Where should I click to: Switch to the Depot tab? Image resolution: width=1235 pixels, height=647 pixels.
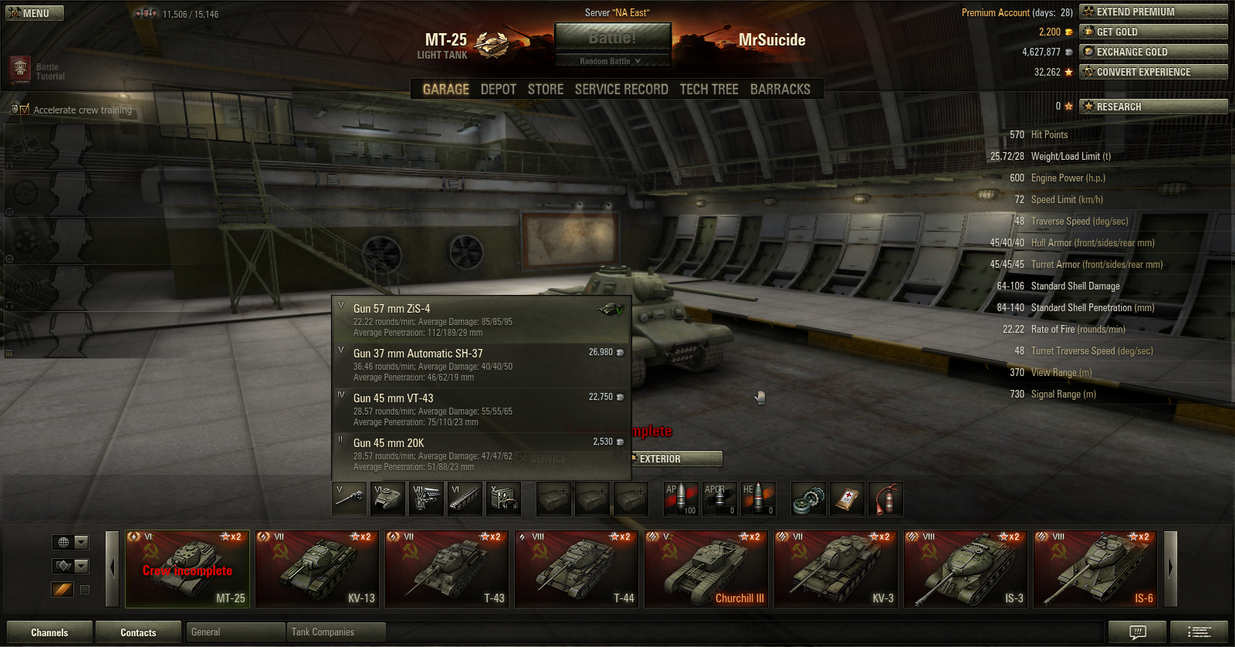click(x=498, y=89)
